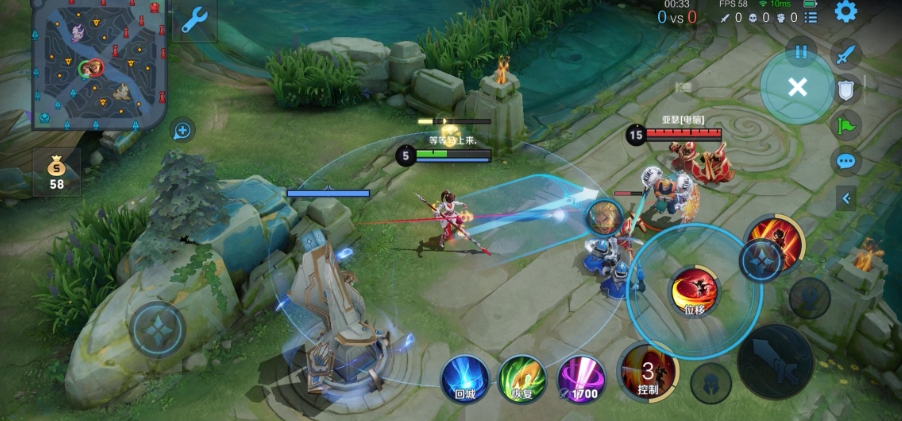
Task: Tap the 位移 dash skill icon
Action: (x=694, y=291)
